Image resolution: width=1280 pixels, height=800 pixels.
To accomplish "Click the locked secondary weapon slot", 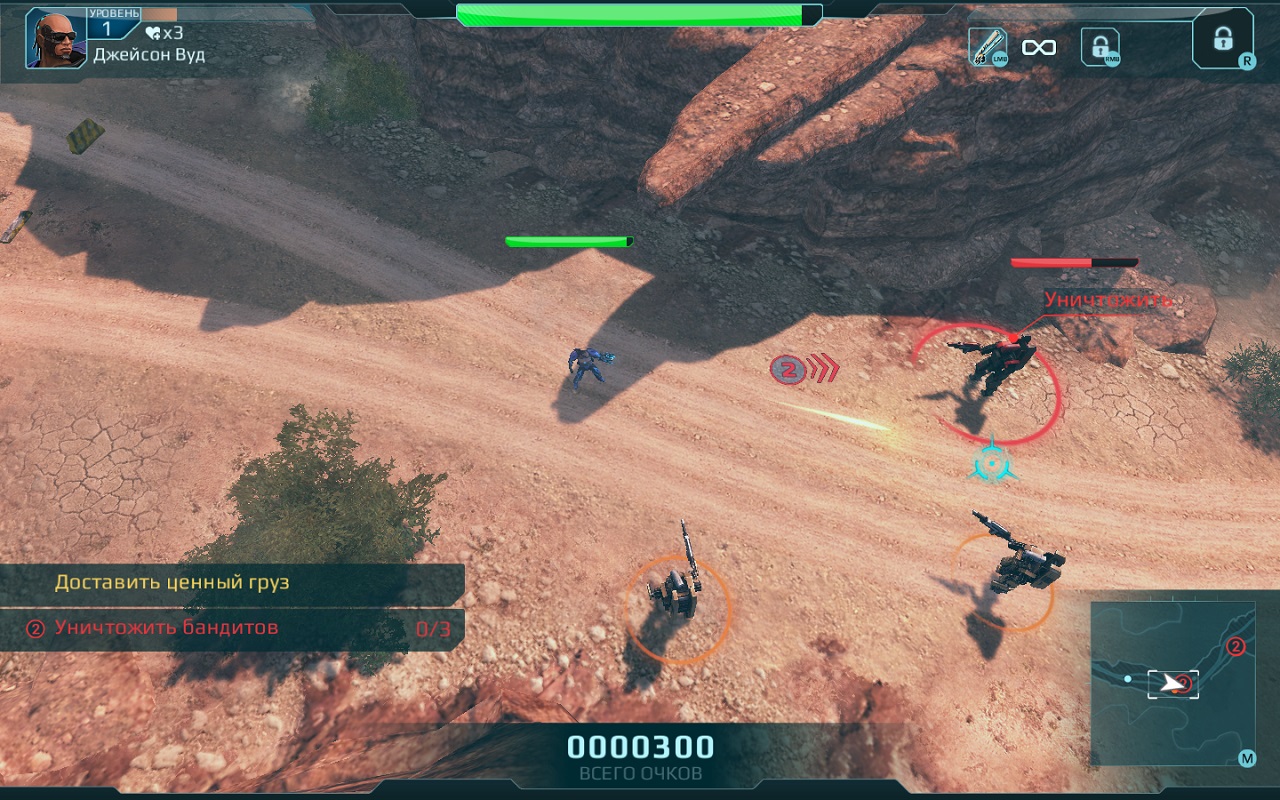I will click(x=1100, y=47).
